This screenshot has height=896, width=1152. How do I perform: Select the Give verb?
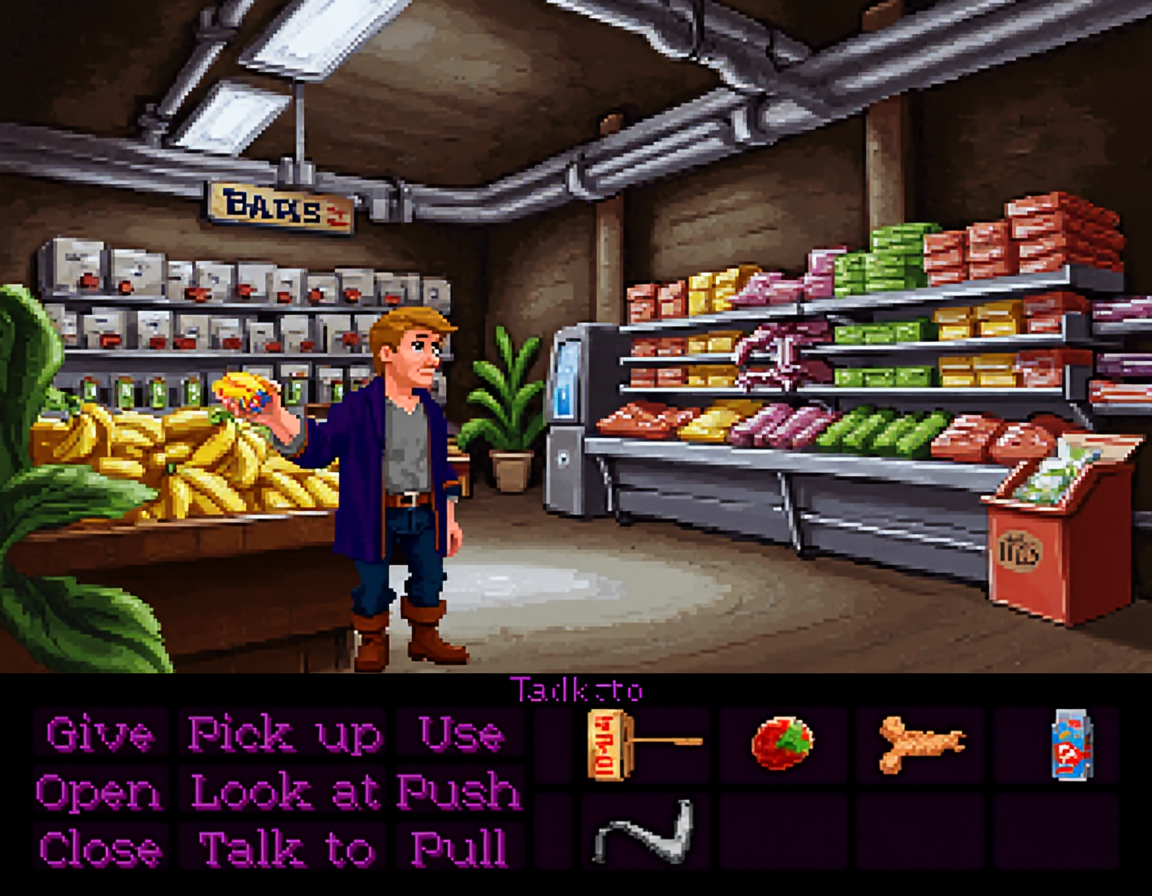(100, 735)
